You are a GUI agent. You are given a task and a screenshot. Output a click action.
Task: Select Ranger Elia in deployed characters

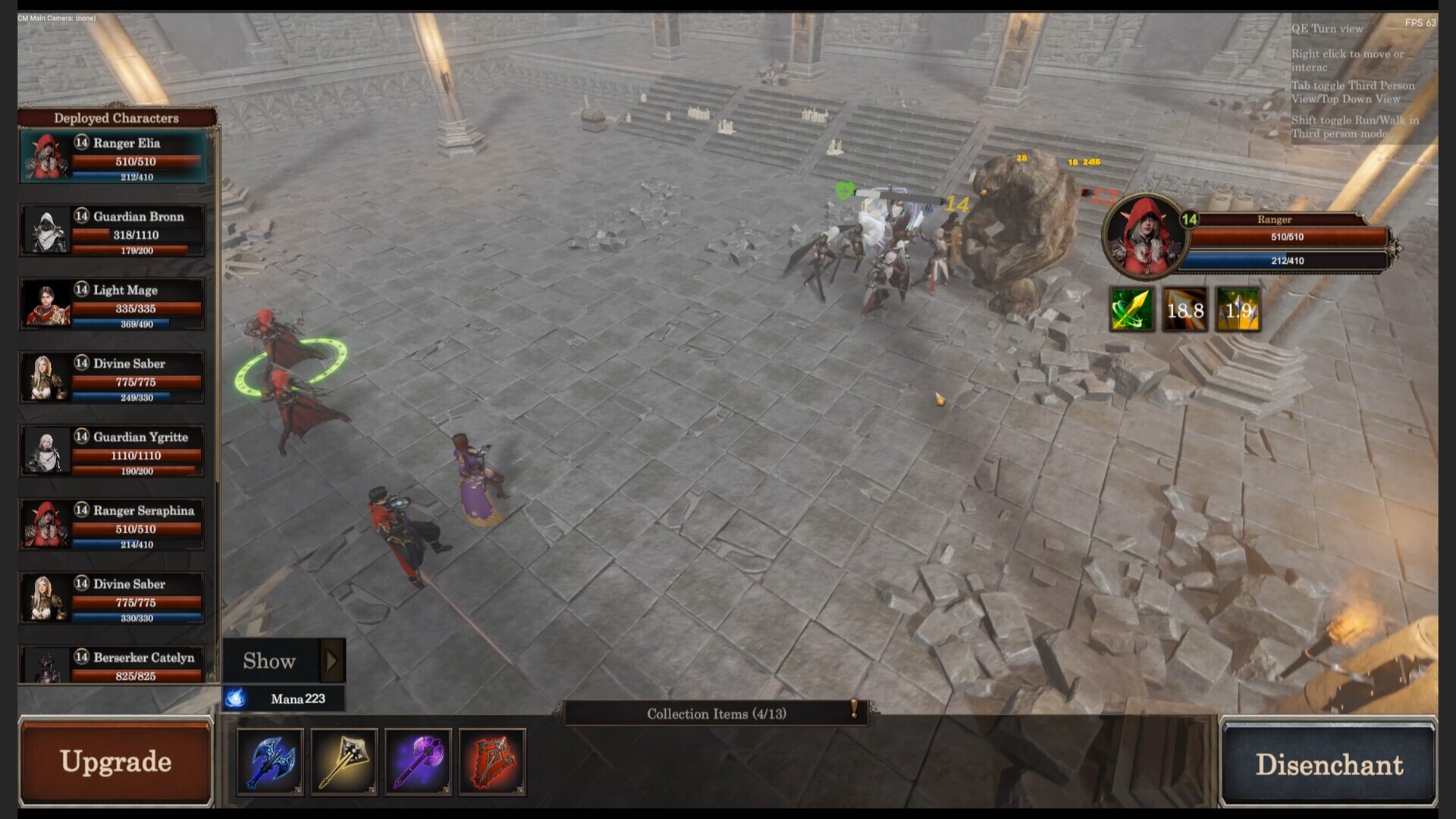pyautogui.click(x=114, y=157)
